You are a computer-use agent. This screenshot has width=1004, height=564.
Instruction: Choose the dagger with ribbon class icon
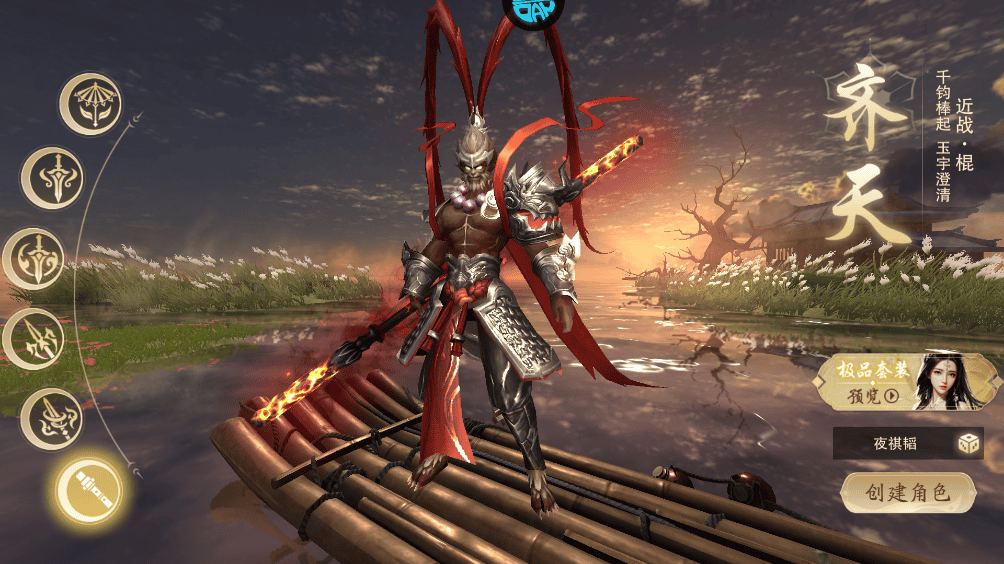[x=51, y=419]
